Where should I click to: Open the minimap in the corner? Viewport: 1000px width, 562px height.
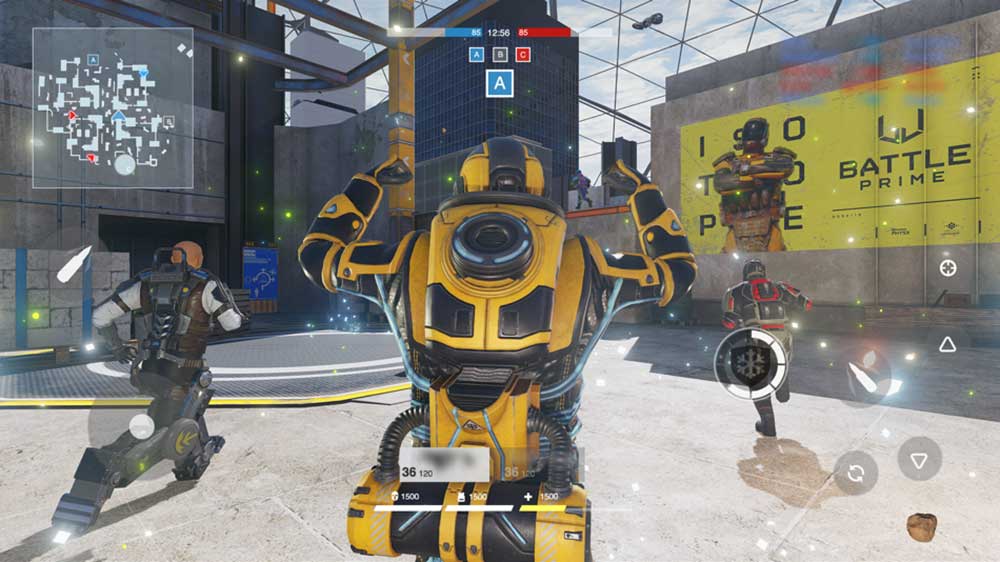pyautogui.click(x=113, y=108)
